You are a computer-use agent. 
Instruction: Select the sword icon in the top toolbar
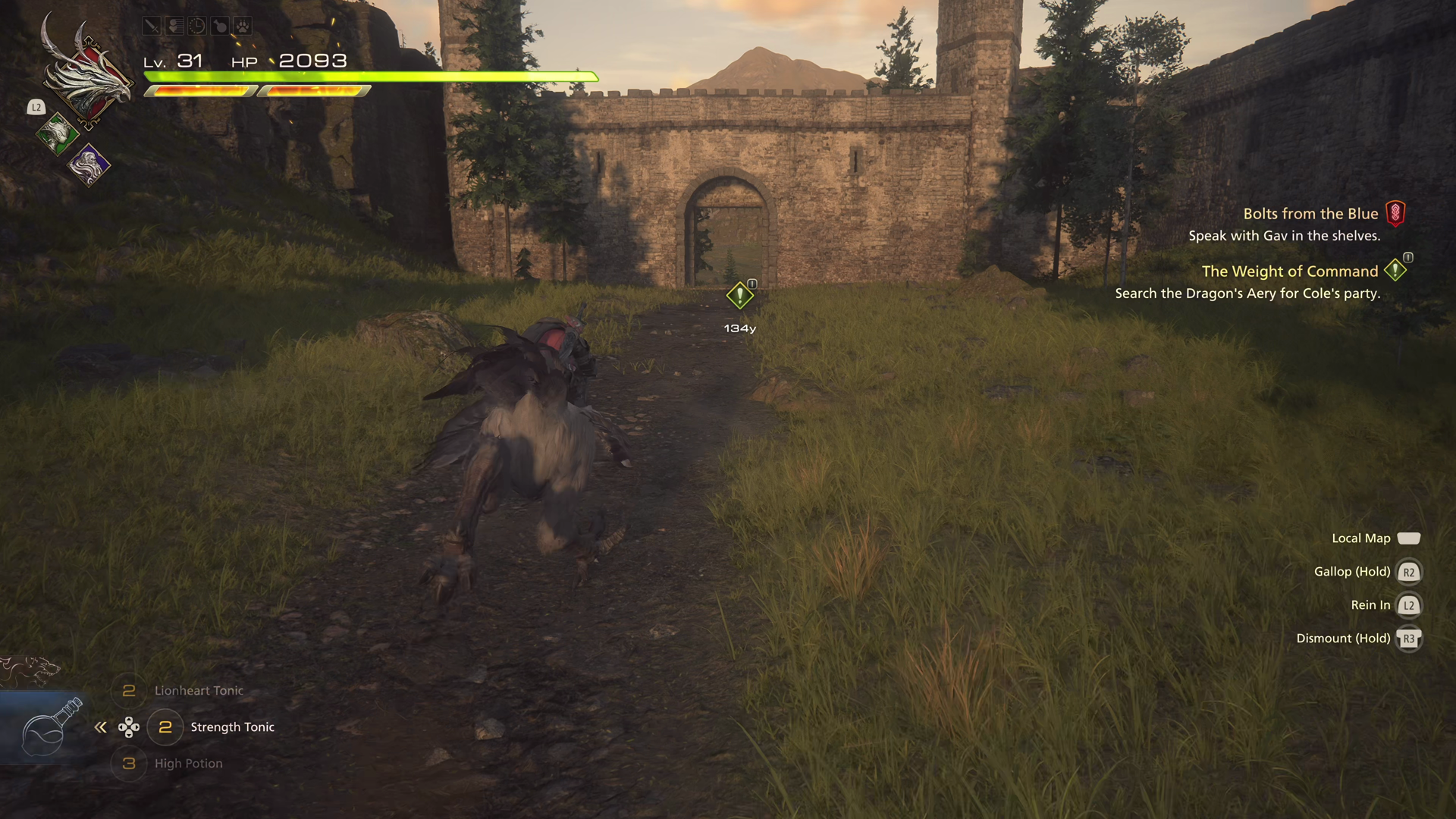pos(152,26)
